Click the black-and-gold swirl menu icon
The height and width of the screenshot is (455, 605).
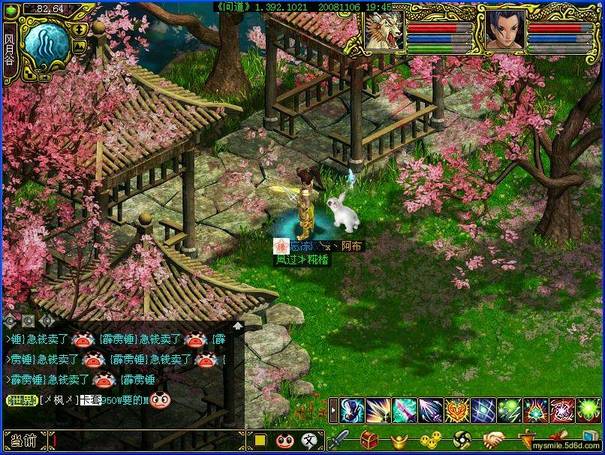click(x=462, y=439)
